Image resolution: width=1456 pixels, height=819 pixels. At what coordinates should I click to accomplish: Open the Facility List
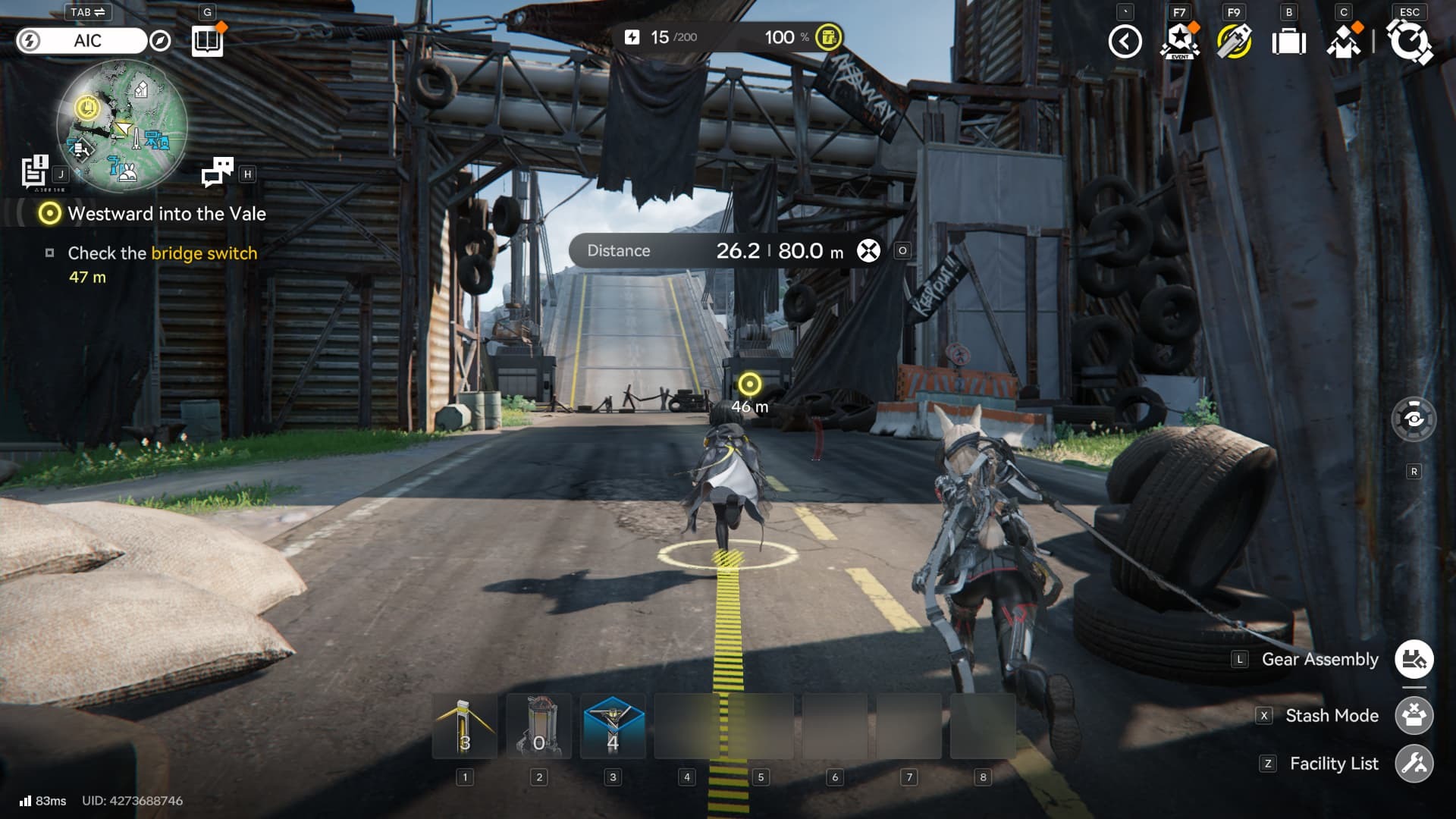pos(1414,764)
